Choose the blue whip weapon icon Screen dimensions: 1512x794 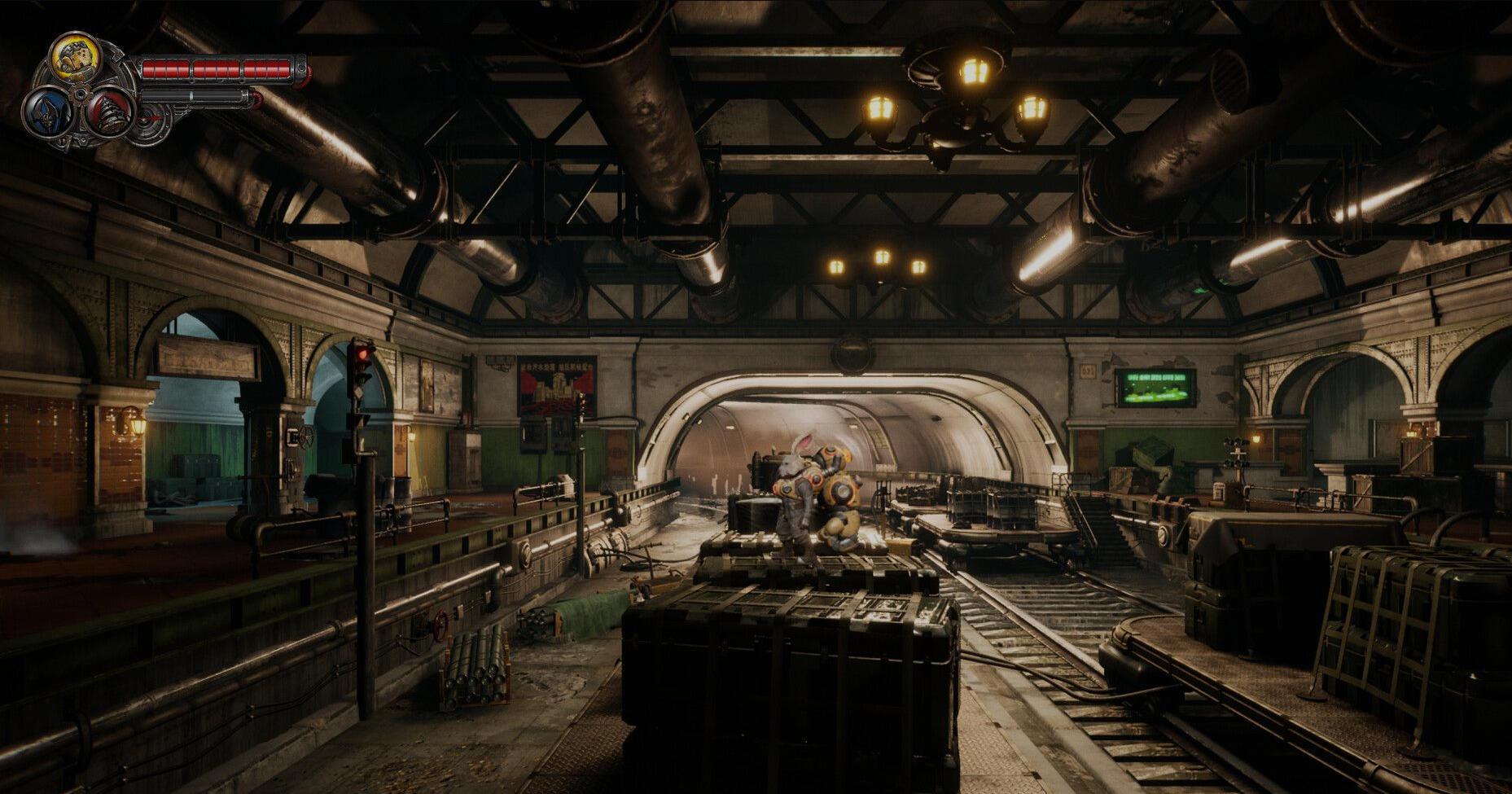47,112
